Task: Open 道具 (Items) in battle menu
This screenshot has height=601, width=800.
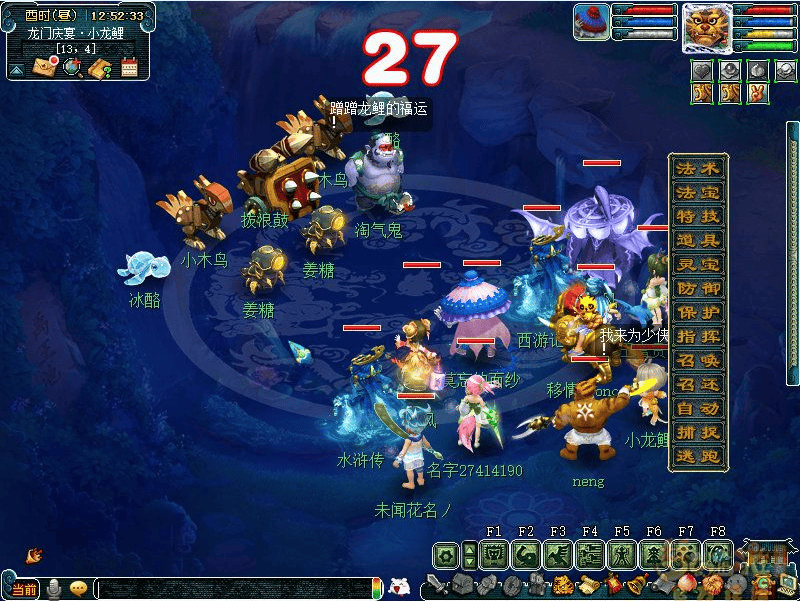Action: 697,240
